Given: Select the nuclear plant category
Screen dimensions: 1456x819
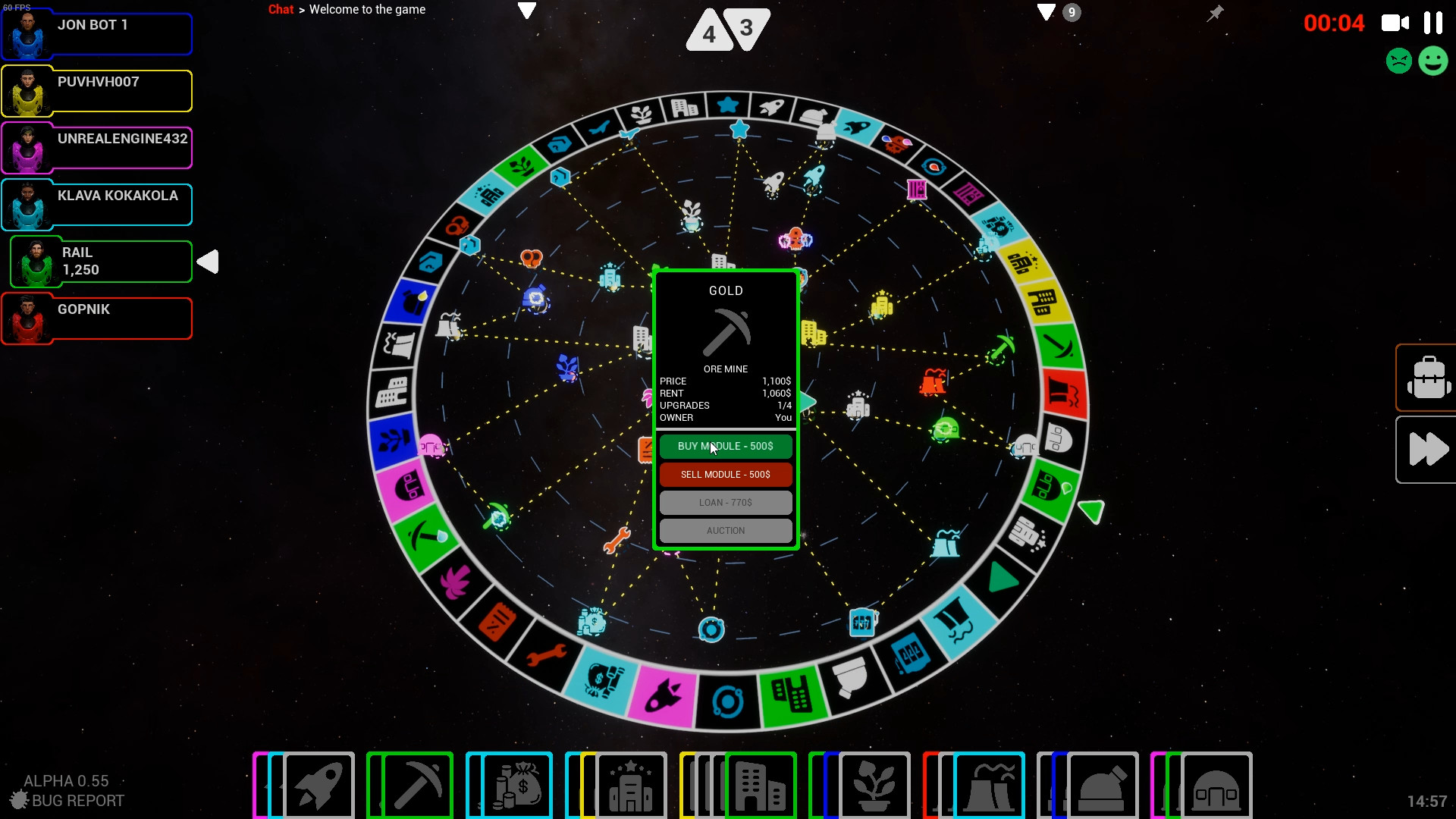Looking at the screenshot, I should [x=990, y=786].
